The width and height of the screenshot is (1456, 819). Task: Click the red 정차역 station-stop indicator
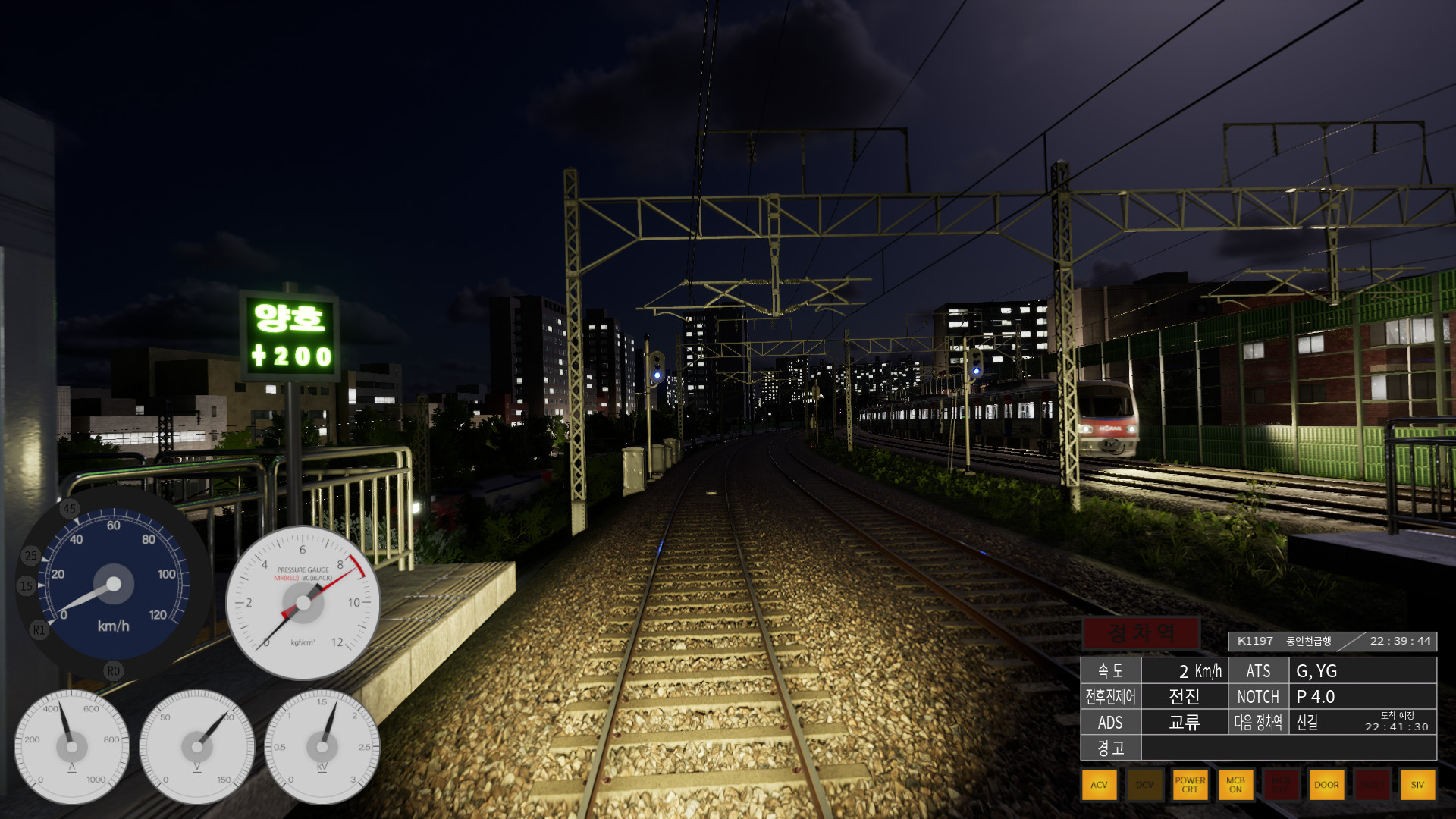pyautogui.click(x=1141, y=633)
